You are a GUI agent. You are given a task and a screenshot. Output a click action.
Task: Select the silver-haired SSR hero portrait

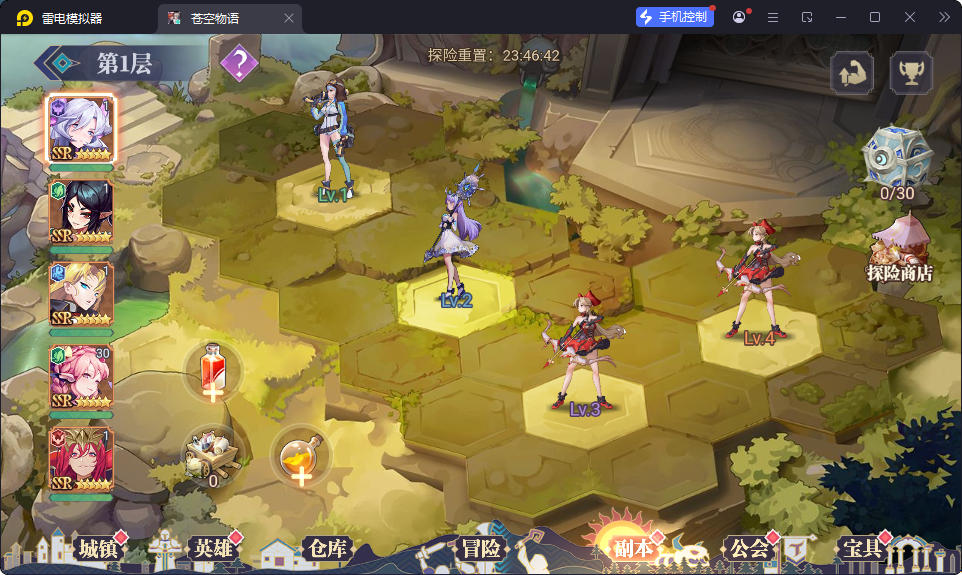pyautogui.click(x=81, y=129)
